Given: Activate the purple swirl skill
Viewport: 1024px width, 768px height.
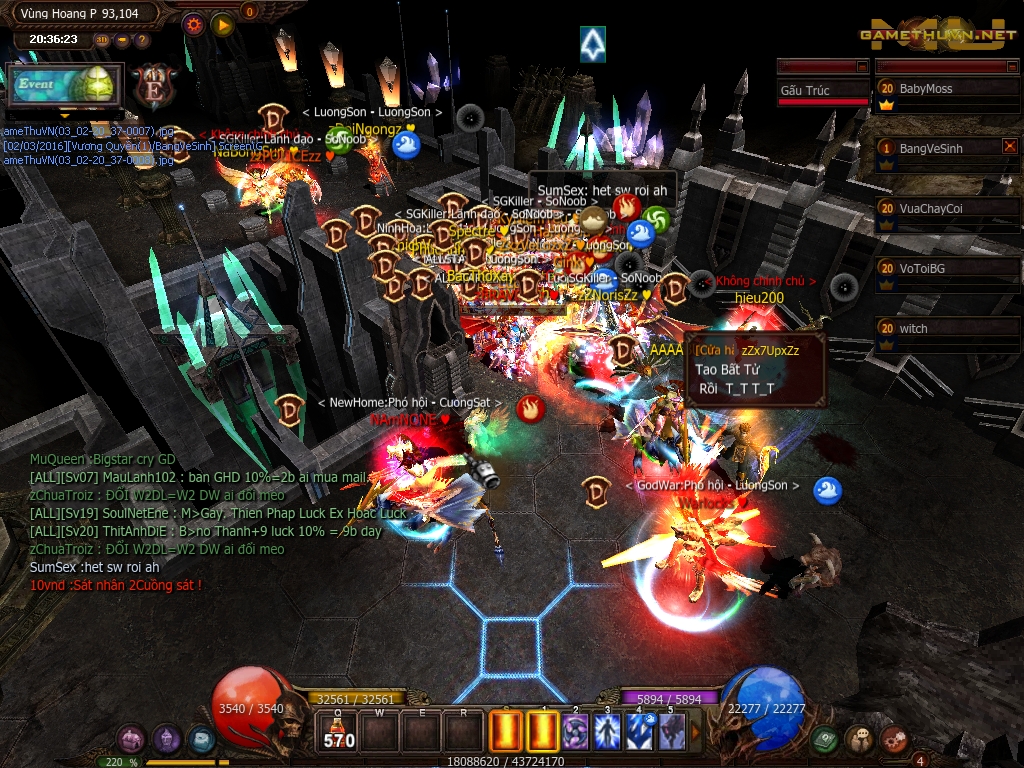Looking at the screenshot, I should [575, 732].
